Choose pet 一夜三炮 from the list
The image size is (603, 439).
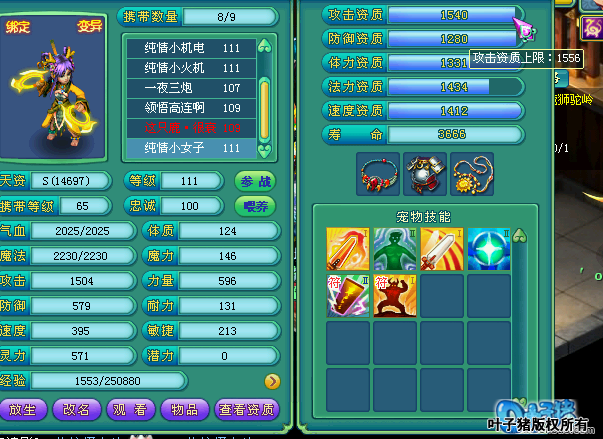pos(191,88)
